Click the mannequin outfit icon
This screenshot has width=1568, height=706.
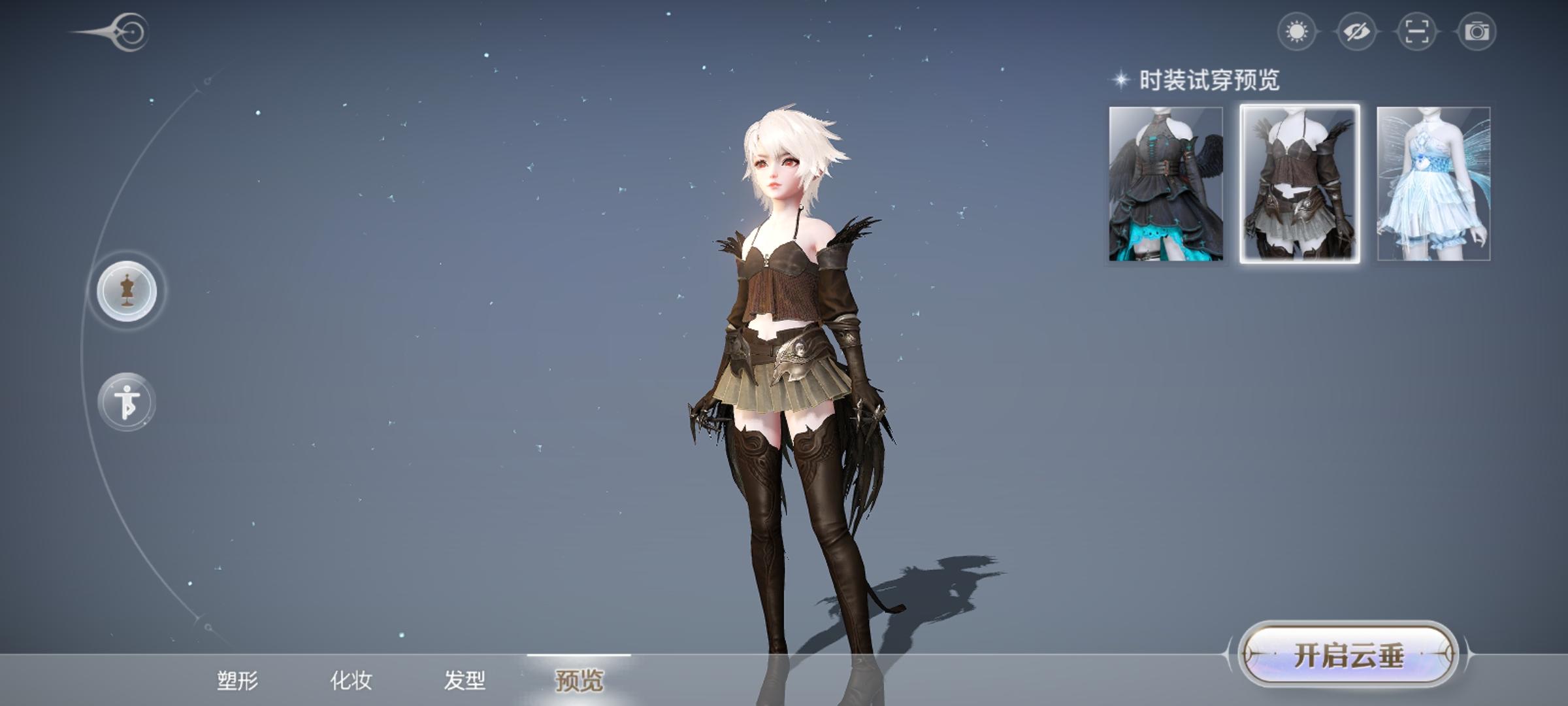click(x=129, y=290)
